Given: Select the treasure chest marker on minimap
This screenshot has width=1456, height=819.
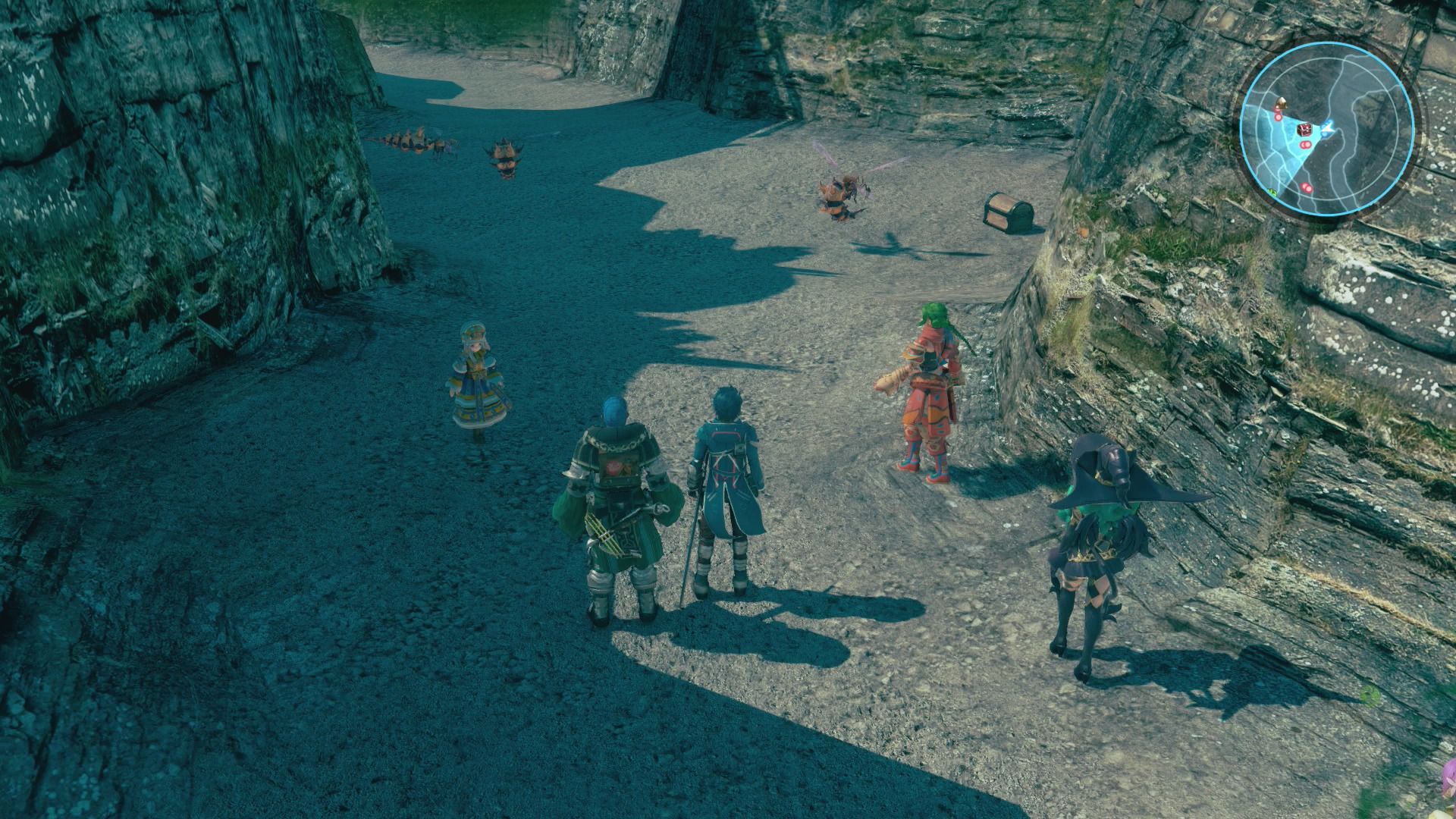Looking at the screenshot, I should click(1304, 130).
